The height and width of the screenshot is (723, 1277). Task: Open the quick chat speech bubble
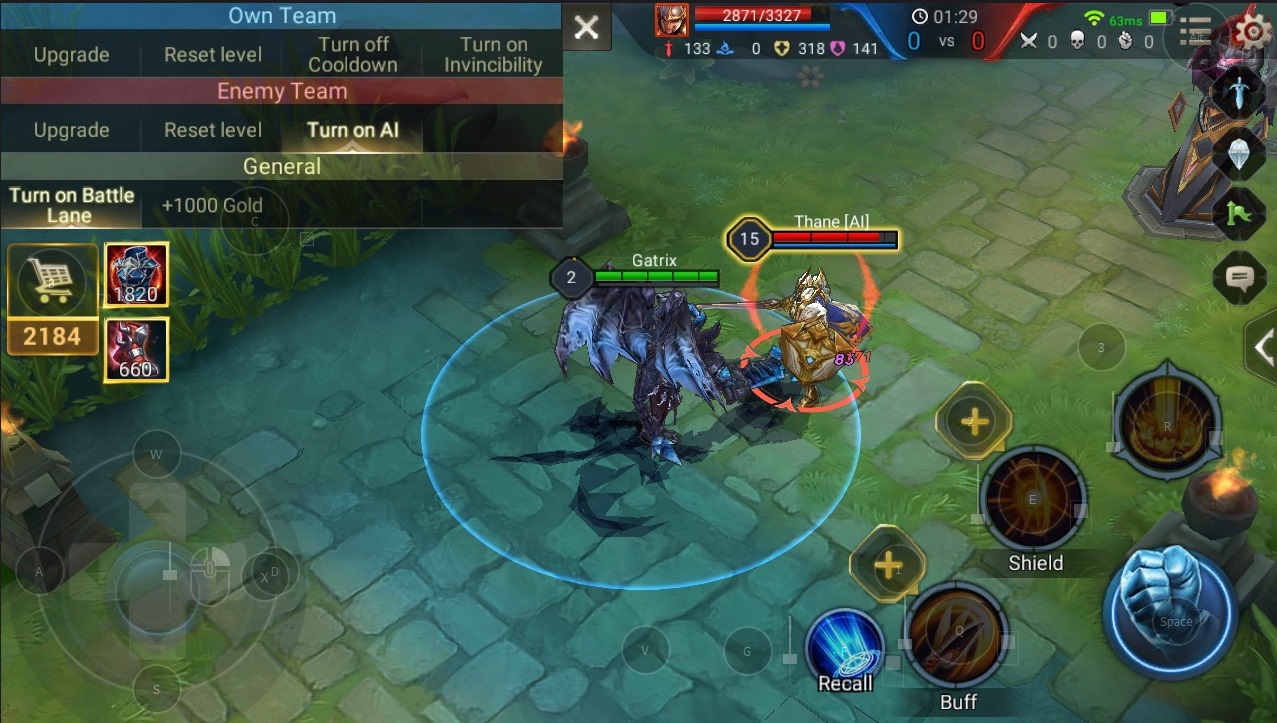click(x=1239, y=277)
